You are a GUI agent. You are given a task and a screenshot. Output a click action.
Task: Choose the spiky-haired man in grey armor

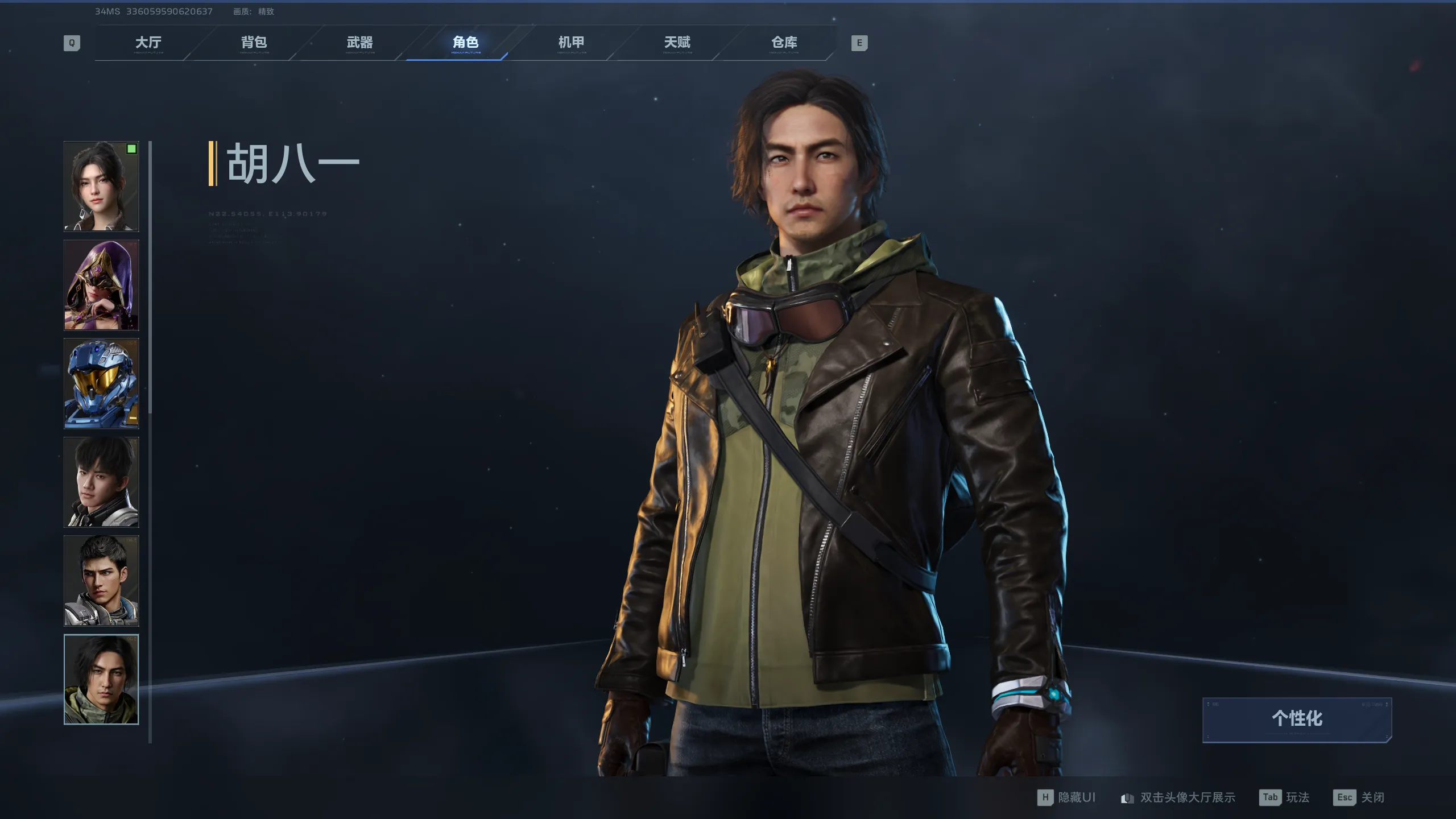click(x=101, y=581)
